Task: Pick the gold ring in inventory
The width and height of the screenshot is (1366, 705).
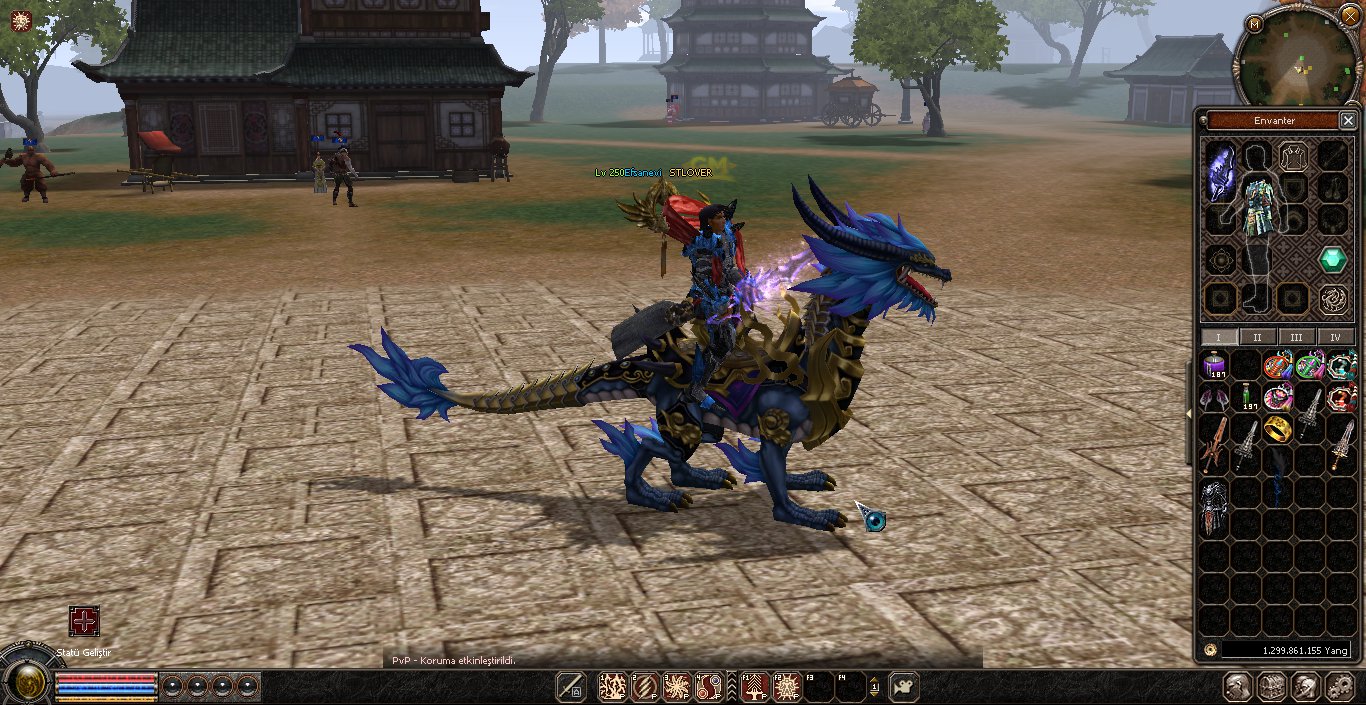Action: (1278, 428)
